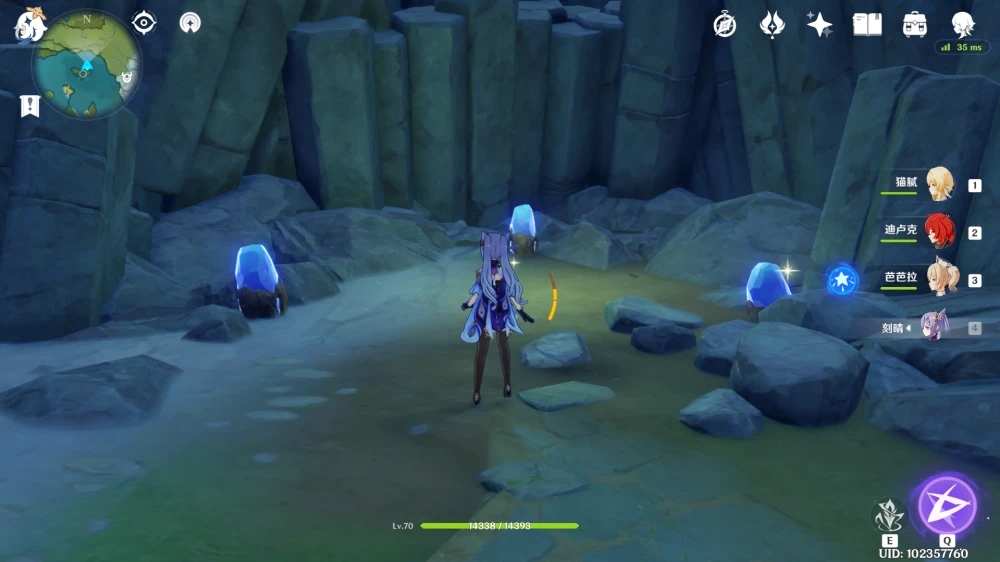1000x562 pixels.
Task: Open the quest log bookmark icon
Action: [28, 106]
